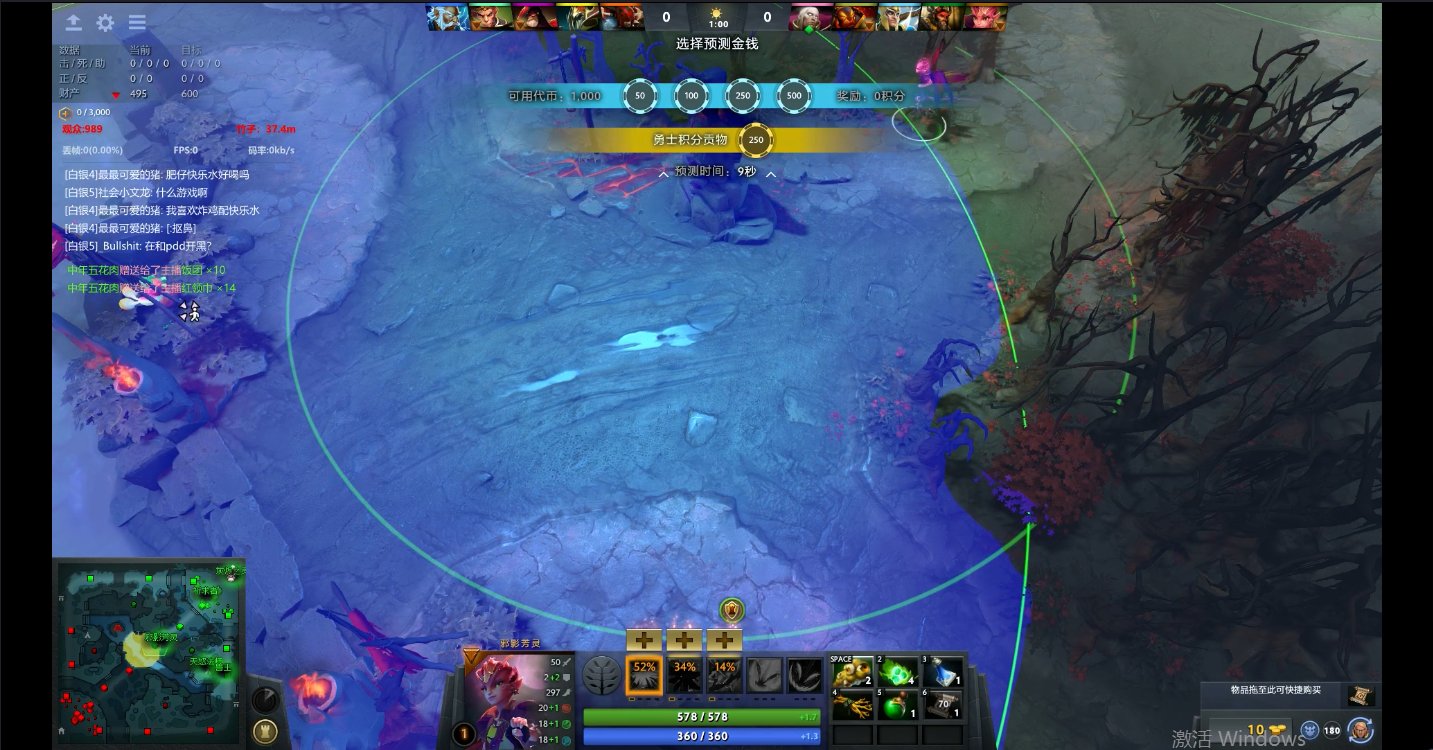Click the green health bar showing 578/578
This screenshot has width=1433, height=750.
[x=701, y=716]
